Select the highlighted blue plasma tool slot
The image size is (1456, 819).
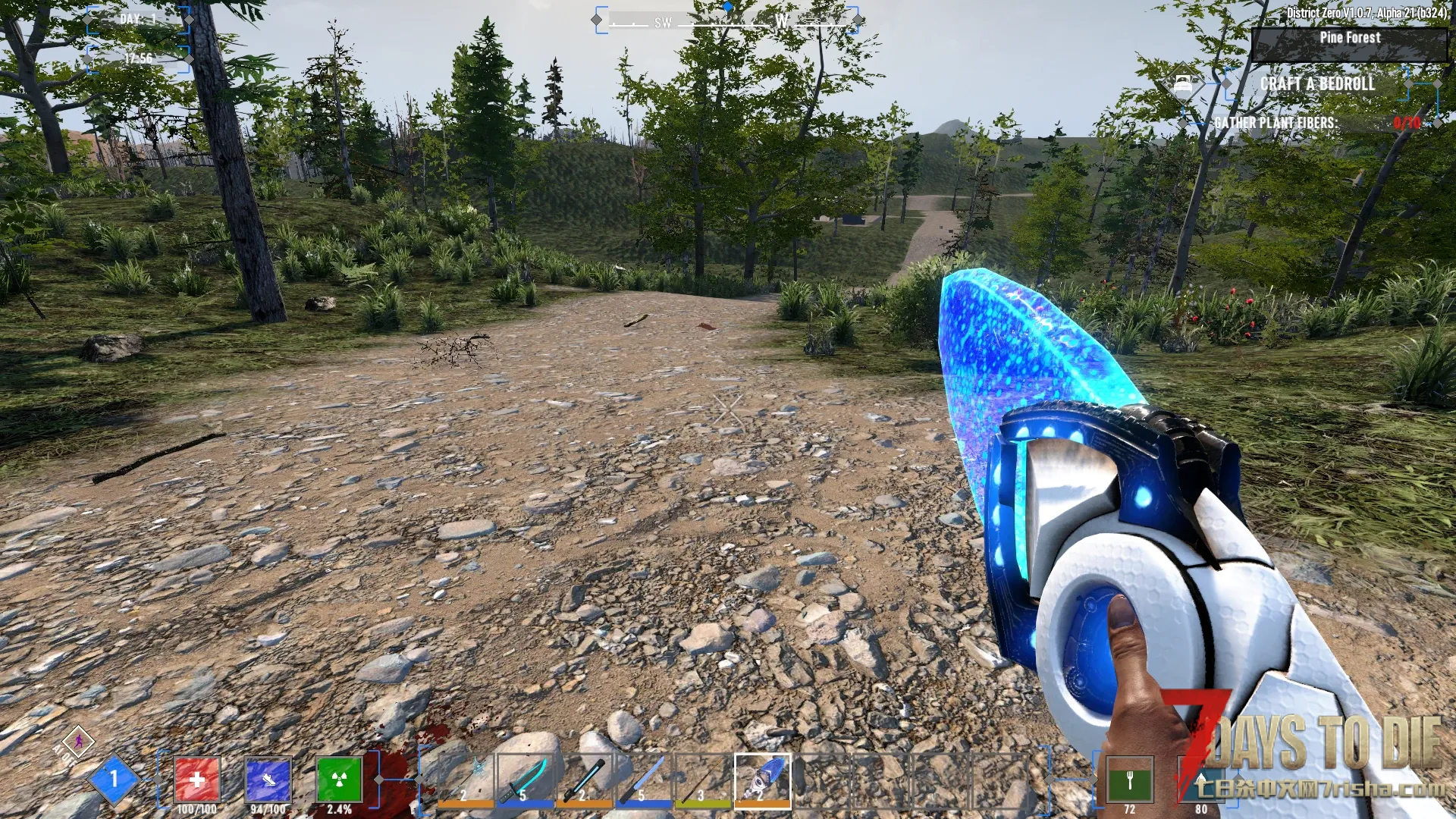[762, 778]
